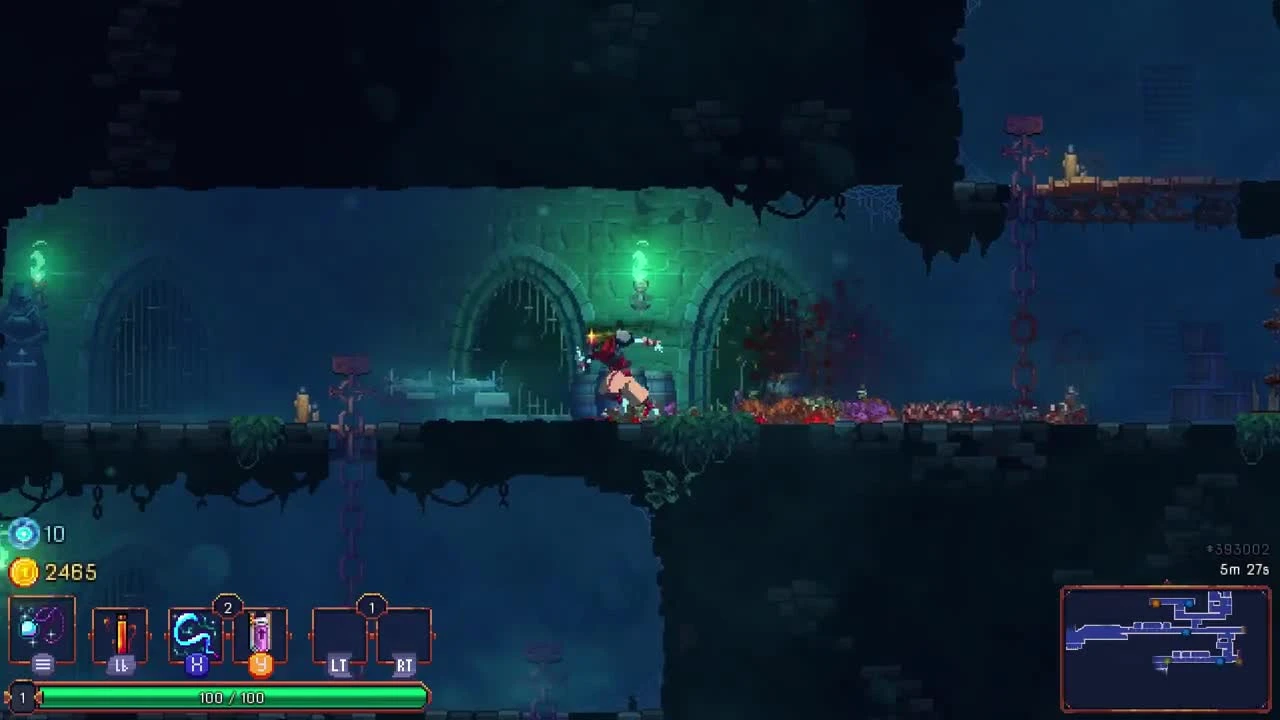
Task: Toggle the charge badge showing 2
Action: [x=228, y=605]
